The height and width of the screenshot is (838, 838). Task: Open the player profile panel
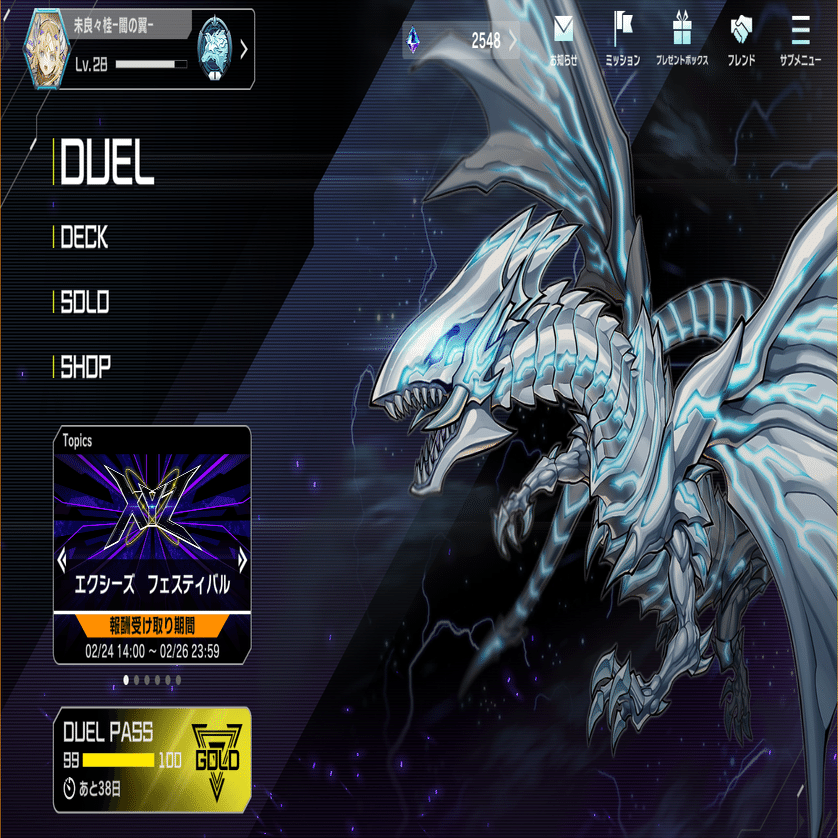(130, 48)
